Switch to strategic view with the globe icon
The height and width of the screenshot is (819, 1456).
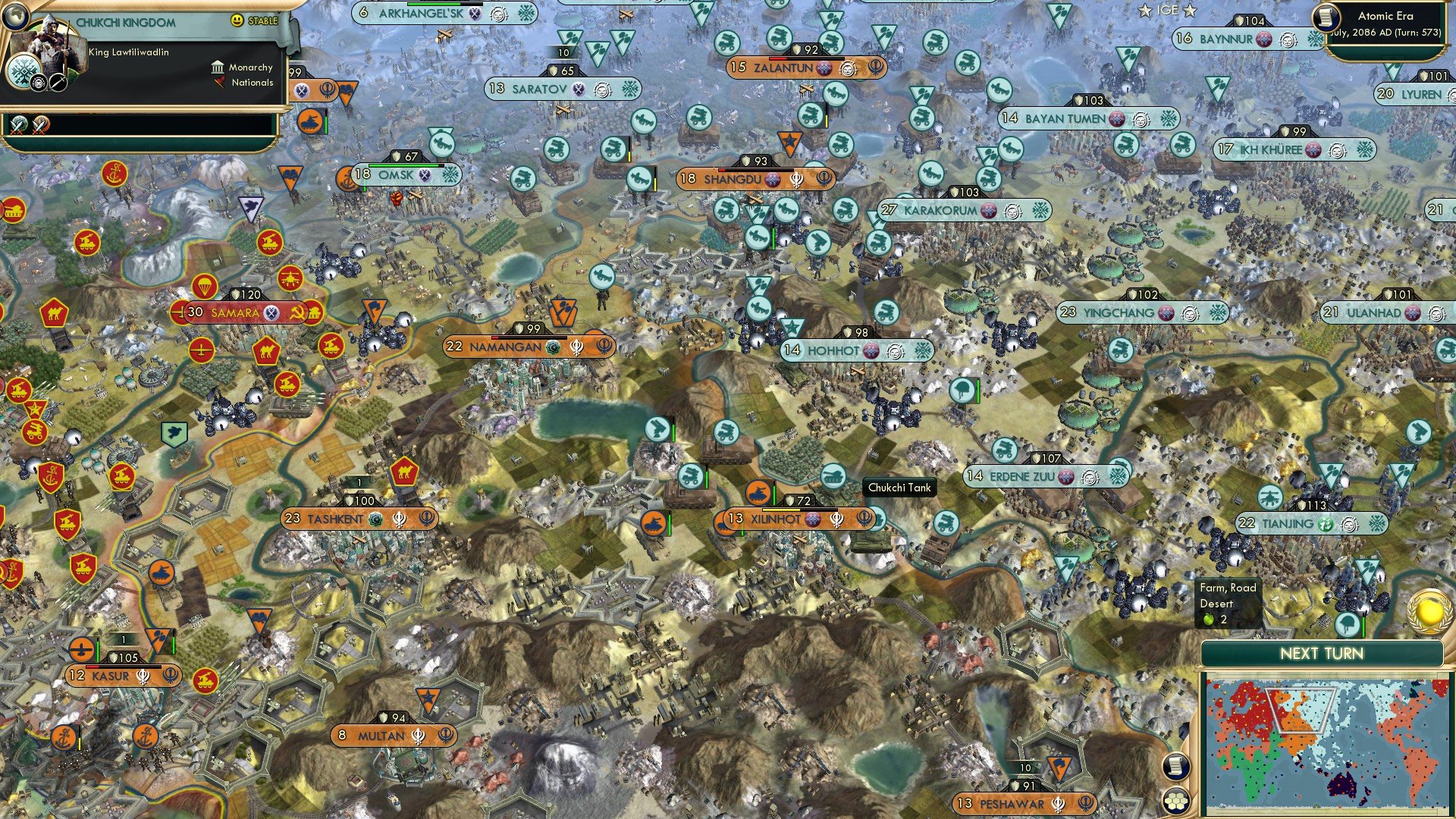(17, 17)
